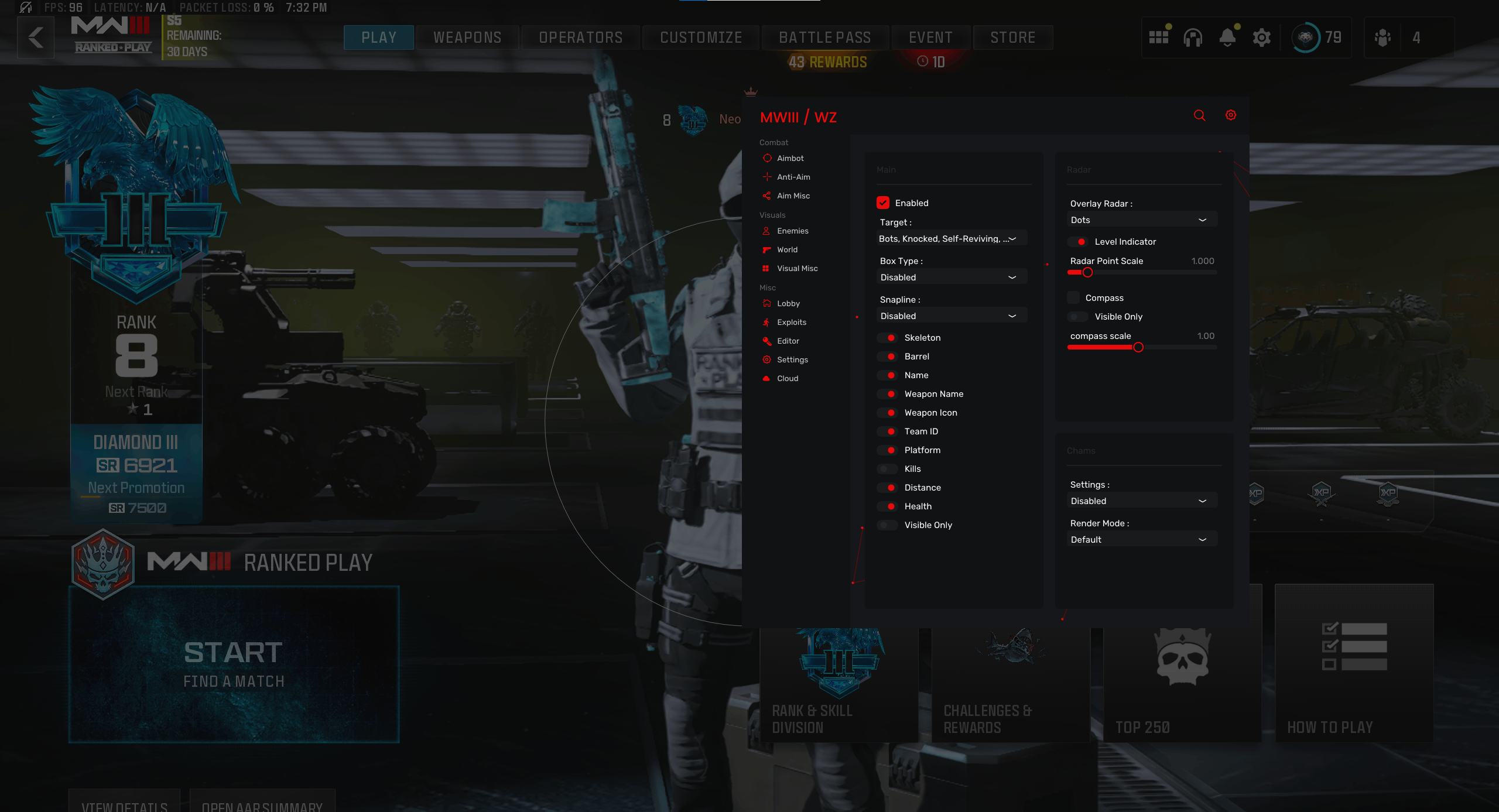Open game settings via top-bar gear
This screenshot has height=812, width=1499.
(1262, 37)
